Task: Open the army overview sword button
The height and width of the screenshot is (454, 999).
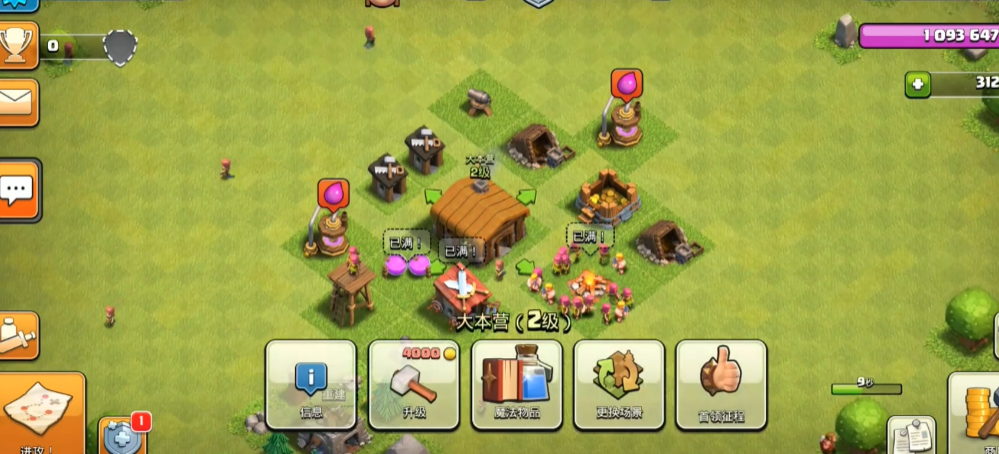Action: point(17,335)
